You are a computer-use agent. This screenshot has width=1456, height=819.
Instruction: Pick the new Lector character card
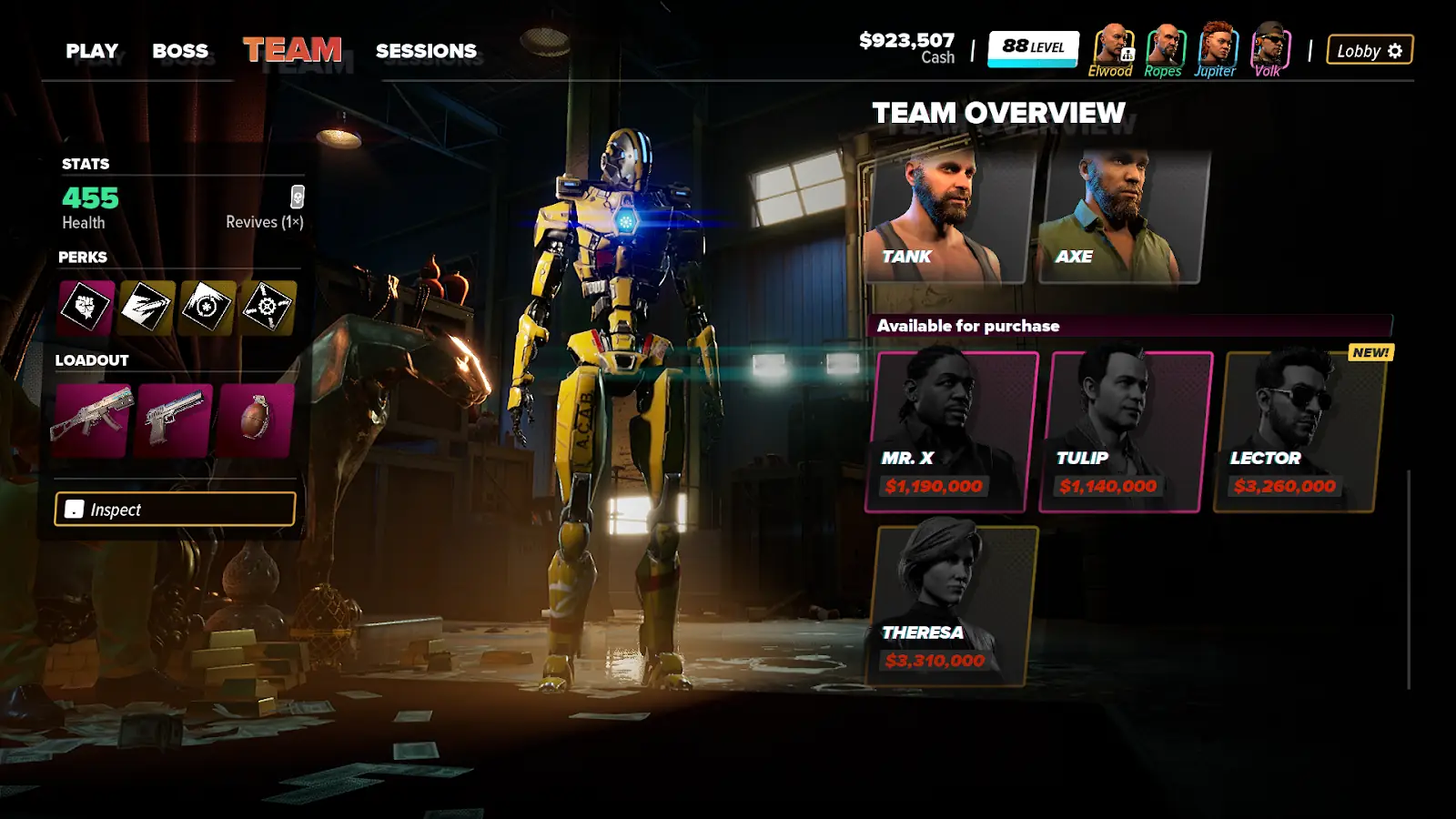pos(1299,431)
